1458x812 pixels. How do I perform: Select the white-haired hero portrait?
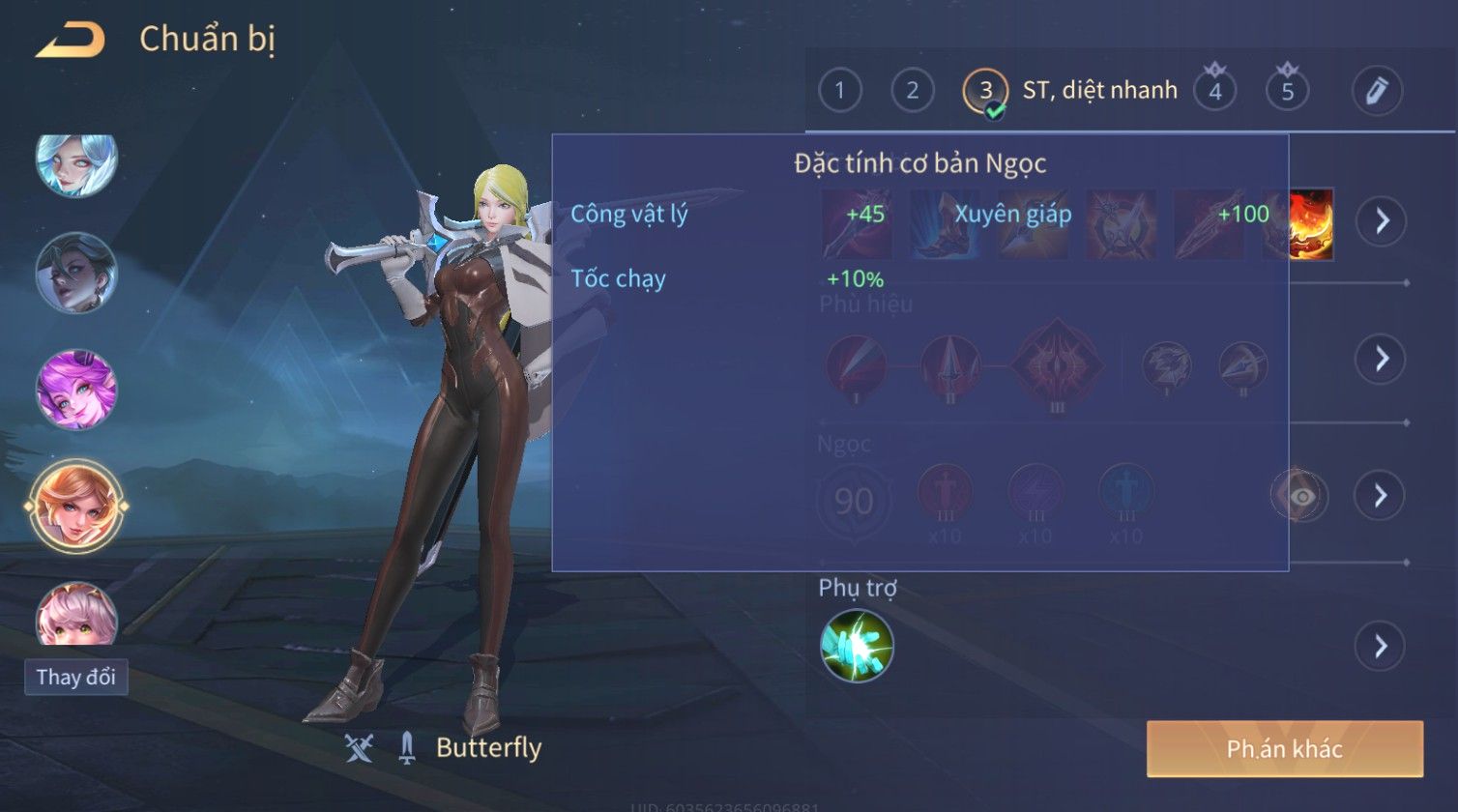click(76, 161)
